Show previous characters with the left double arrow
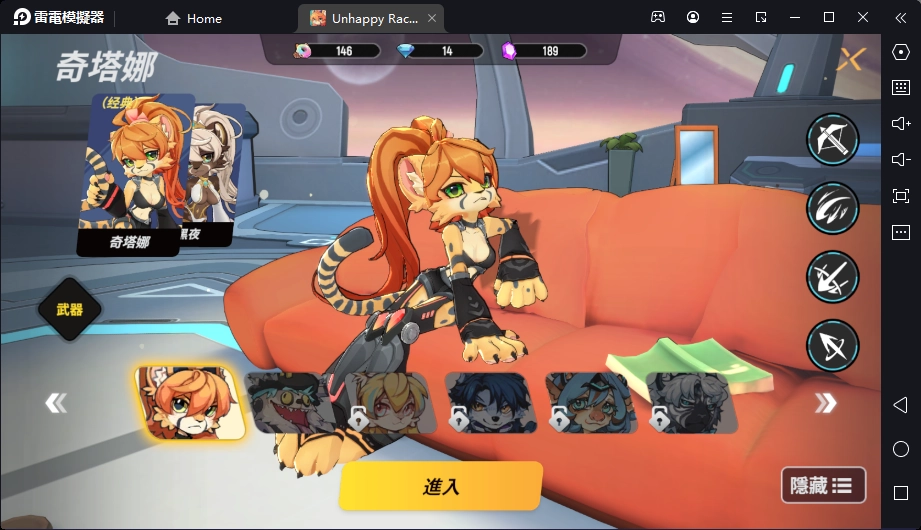Viewport: 921px width, 530px height. pos(56,403)
